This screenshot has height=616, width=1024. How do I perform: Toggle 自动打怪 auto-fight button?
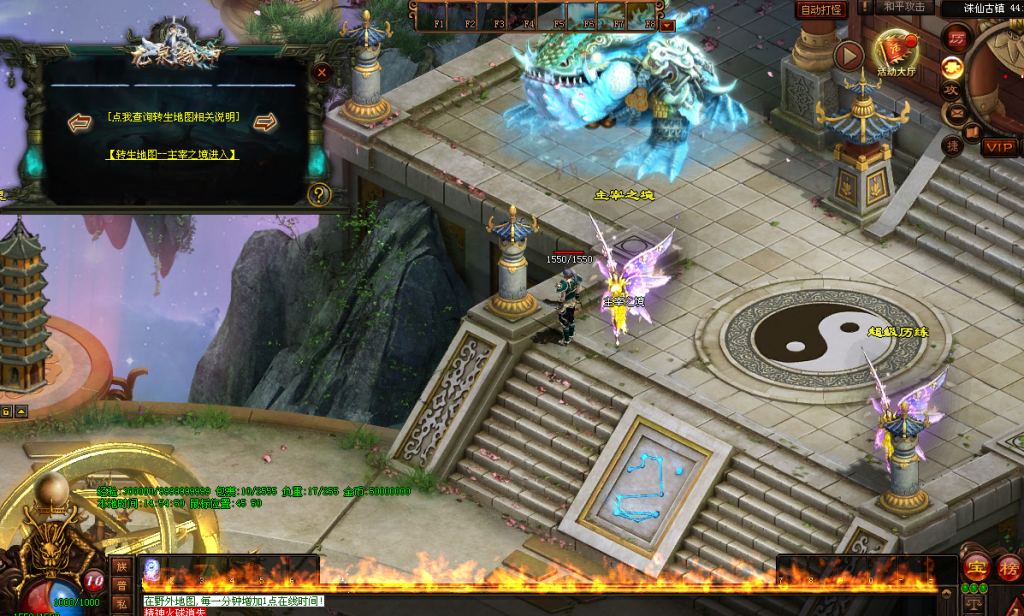click(821, 9)
